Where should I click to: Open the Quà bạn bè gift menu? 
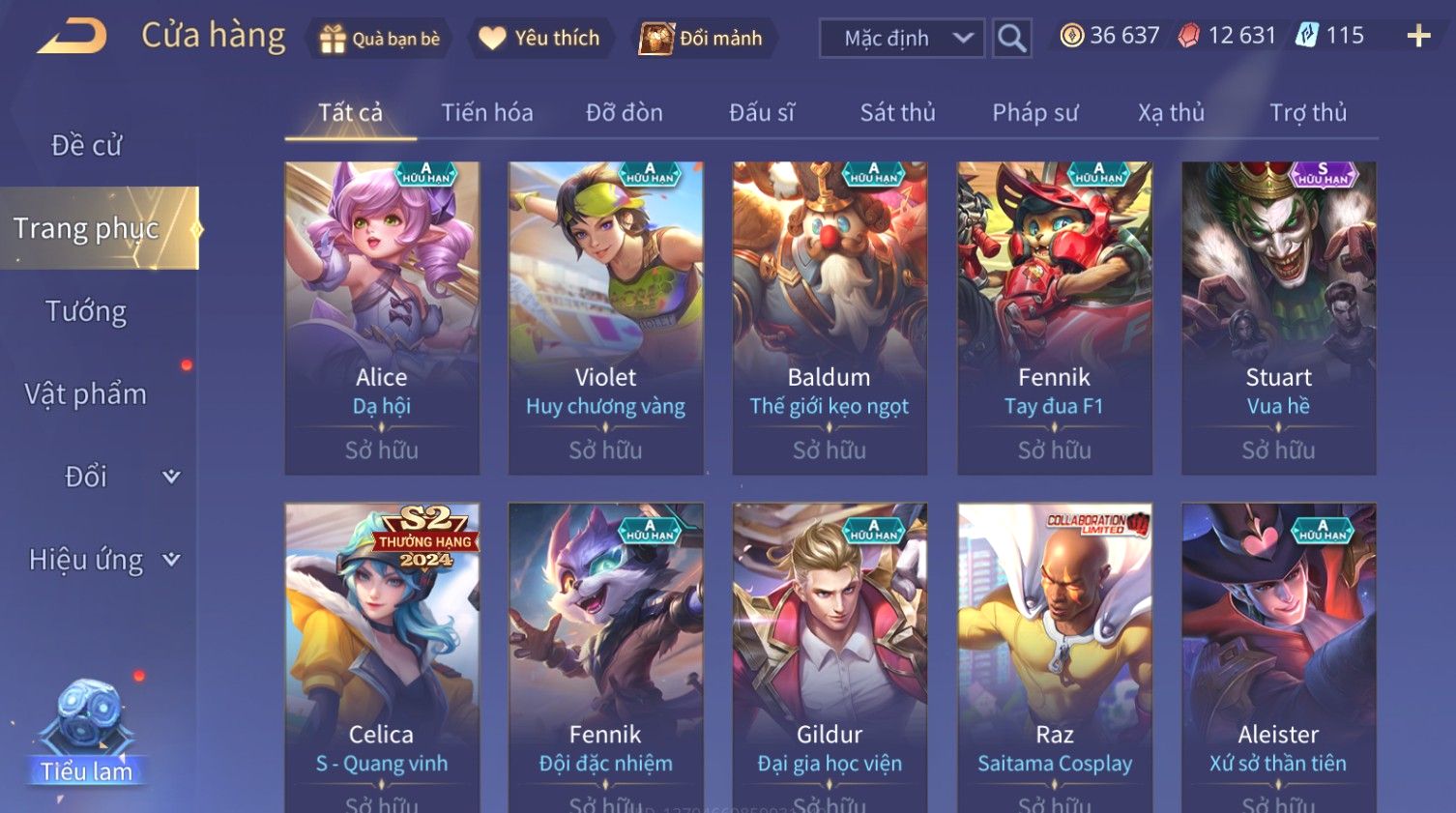tap(379, 39)
